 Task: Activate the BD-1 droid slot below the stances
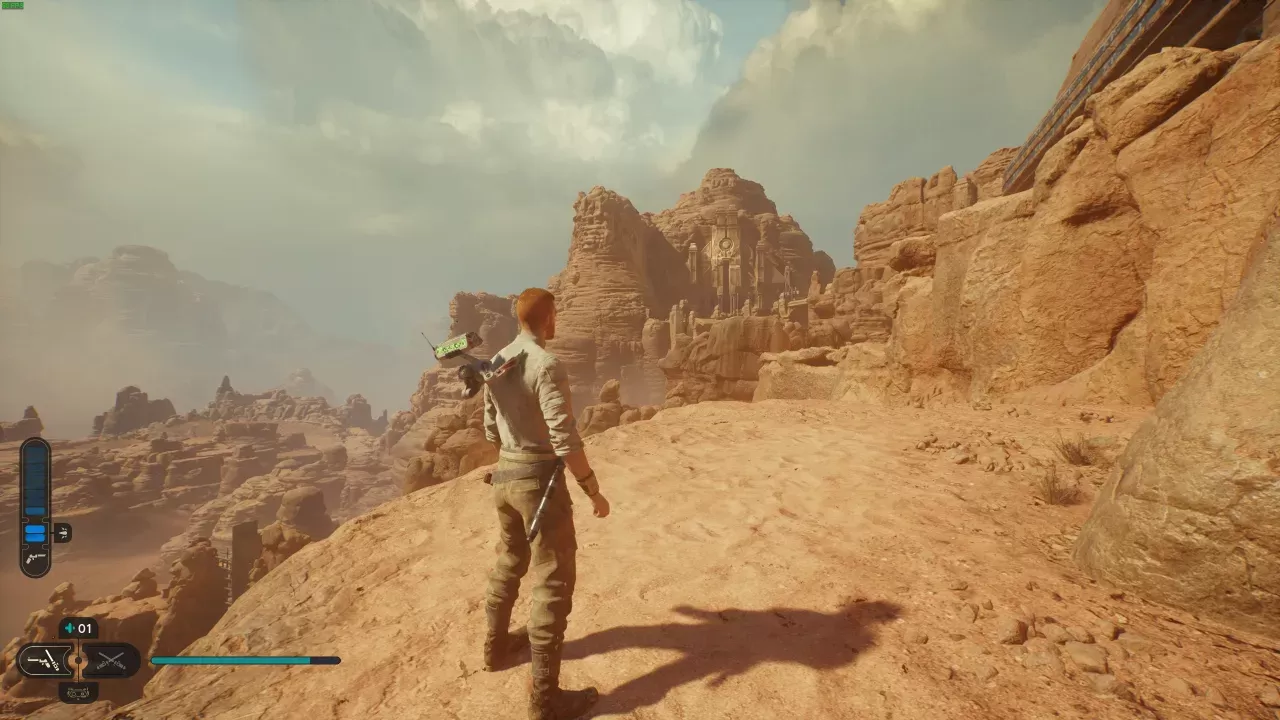tap(78, 690)
